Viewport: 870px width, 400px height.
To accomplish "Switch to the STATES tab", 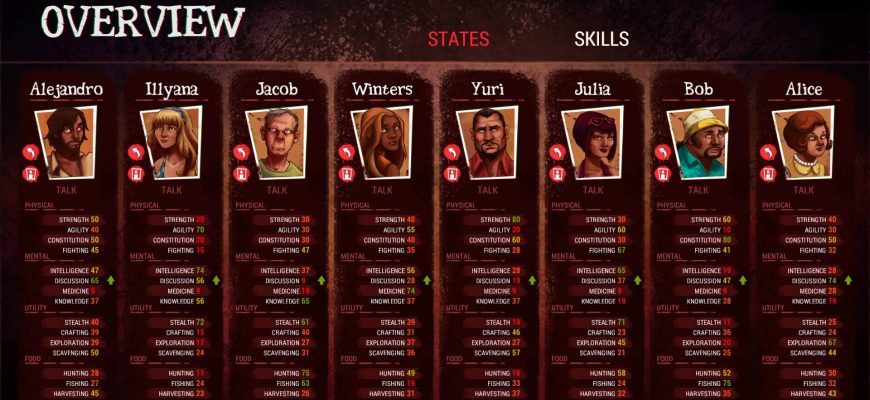I will [x=458, y=39].
